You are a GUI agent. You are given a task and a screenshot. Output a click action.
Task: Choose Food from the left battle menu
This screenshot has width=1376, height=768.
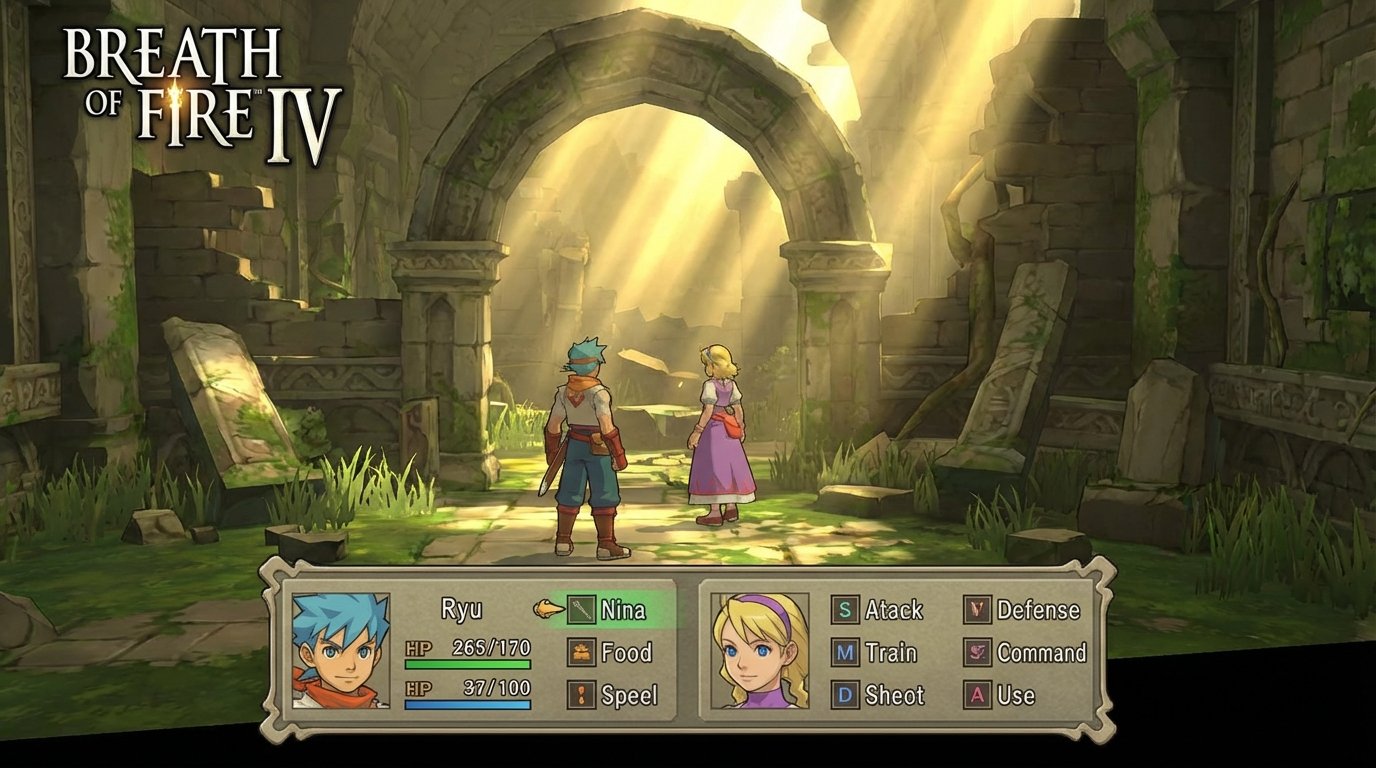coord(627,652)
